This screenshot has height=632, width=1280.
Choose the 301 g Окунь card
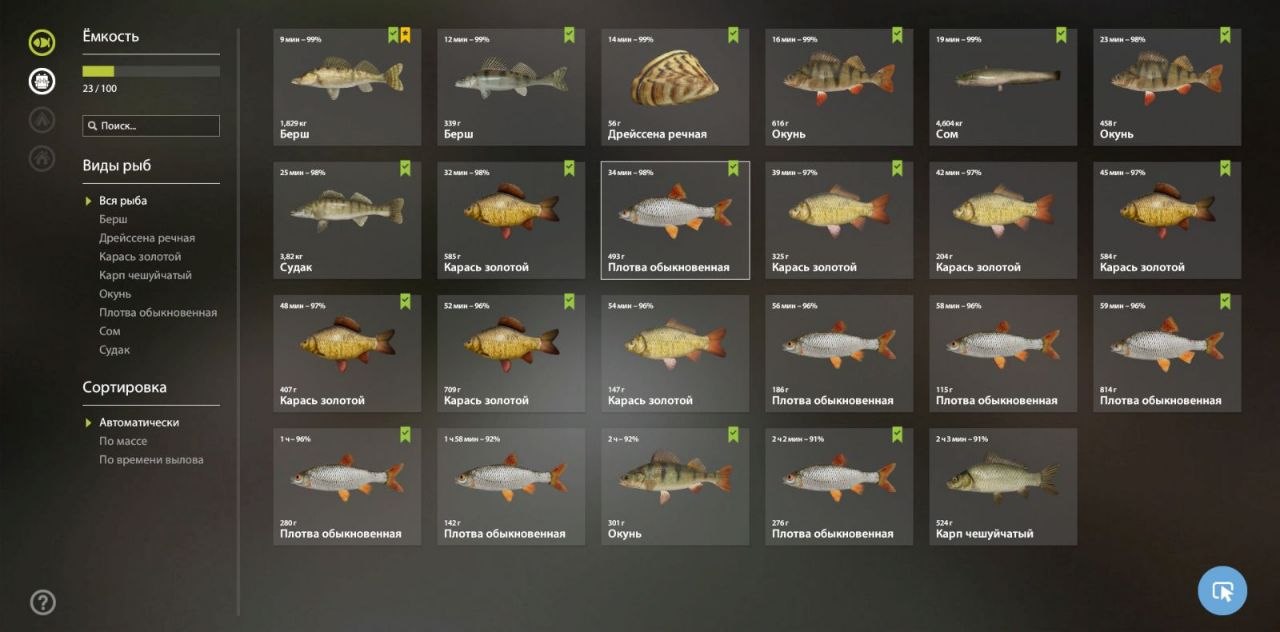coord(675,487)
